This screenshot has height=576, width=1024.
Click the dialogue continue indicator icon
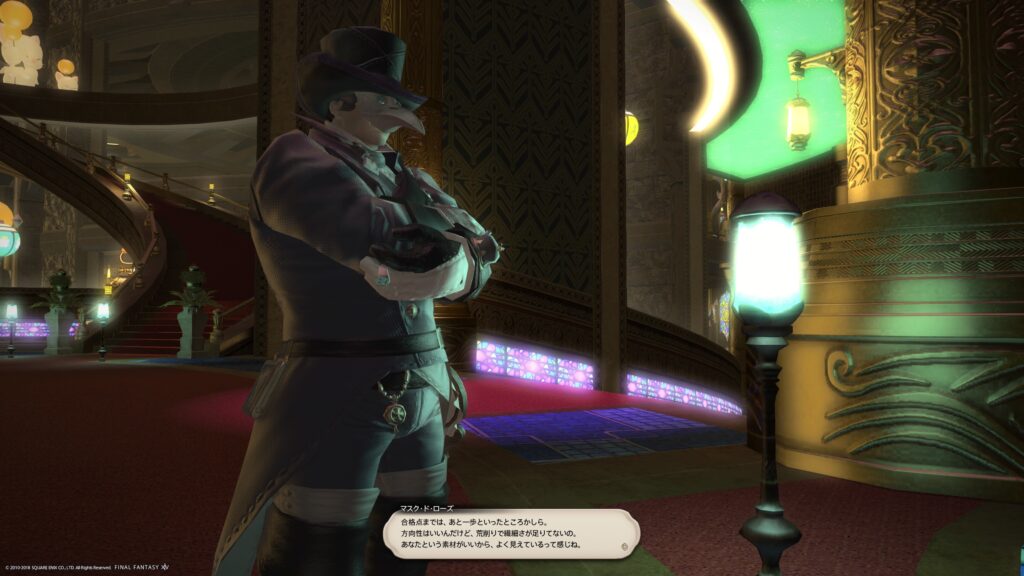pos(625,547)
